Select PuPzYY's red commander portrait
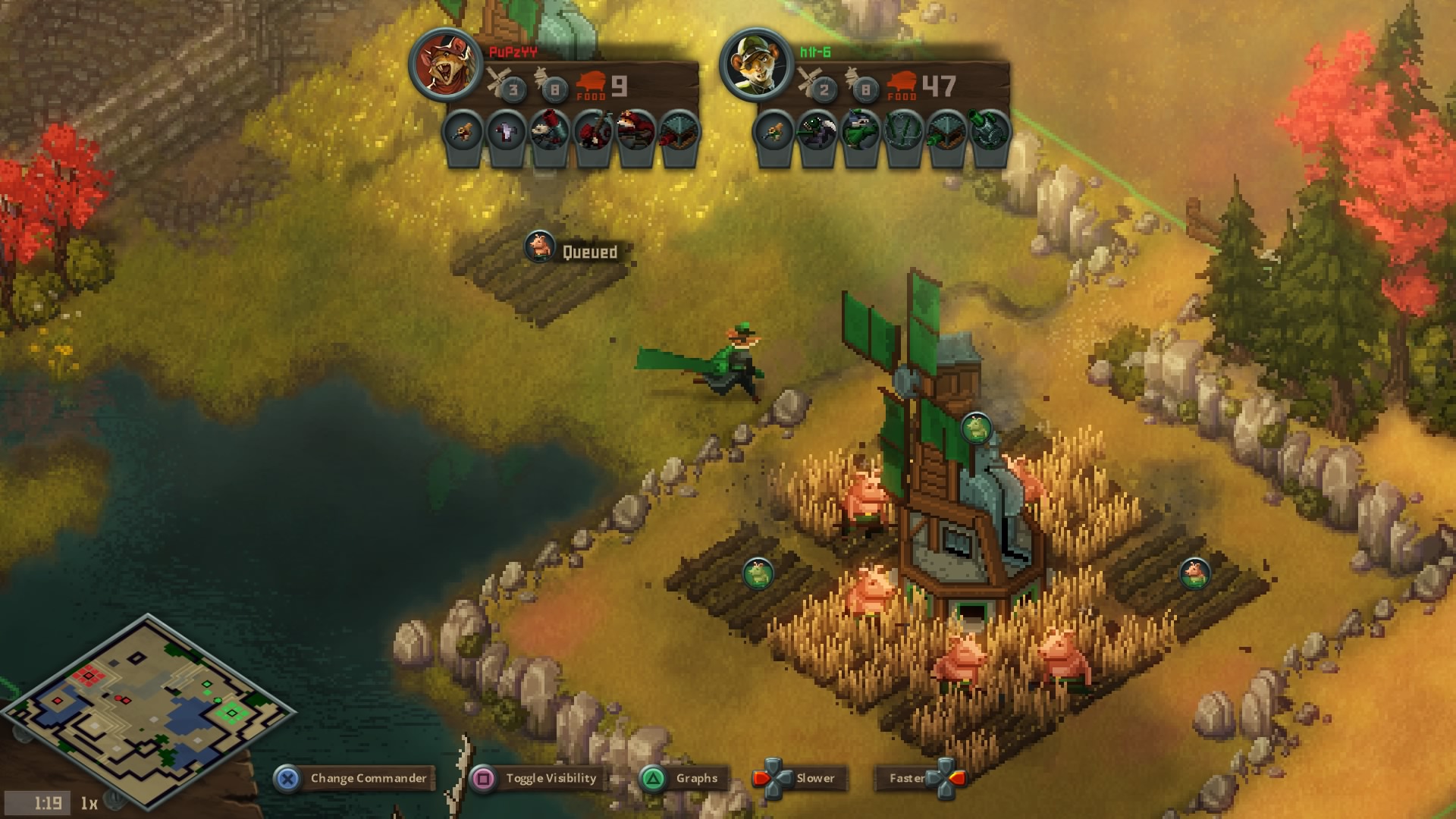The width and height of the screenshot is (1456, 819). (x=446, y=65)
